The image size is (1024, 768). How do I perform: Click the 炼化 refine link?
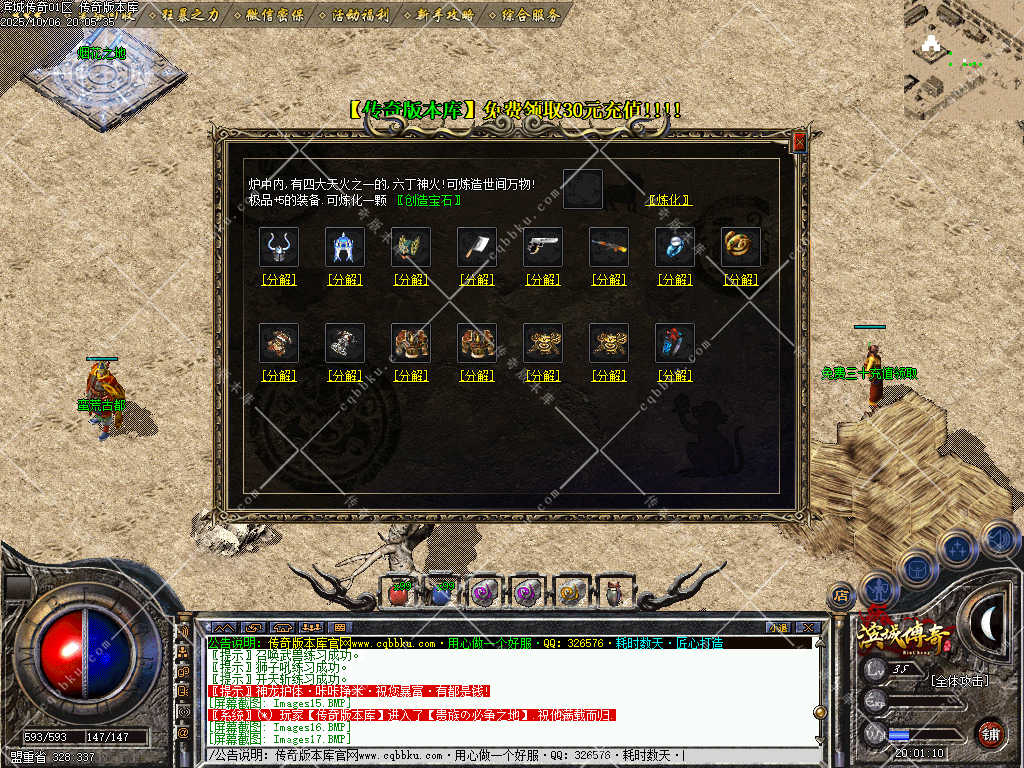pyautogui.click(x=669, y=200)
